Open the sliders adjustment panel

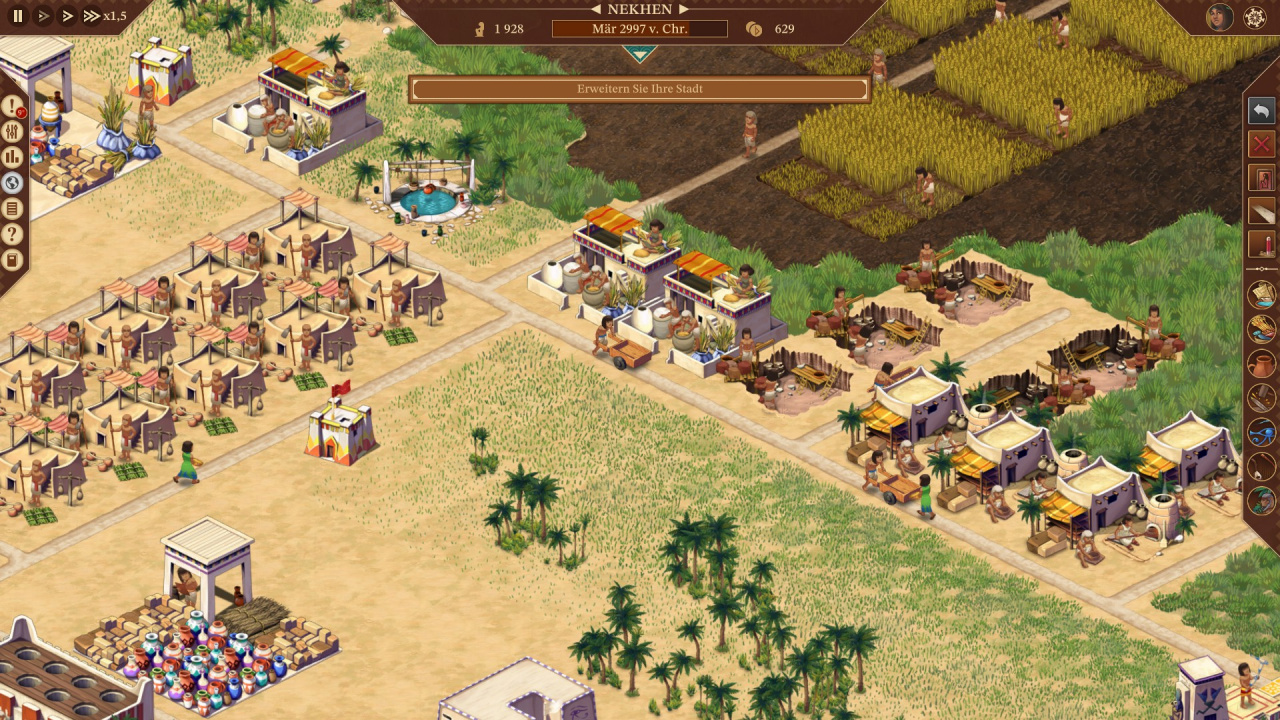(x=12, y=132)
